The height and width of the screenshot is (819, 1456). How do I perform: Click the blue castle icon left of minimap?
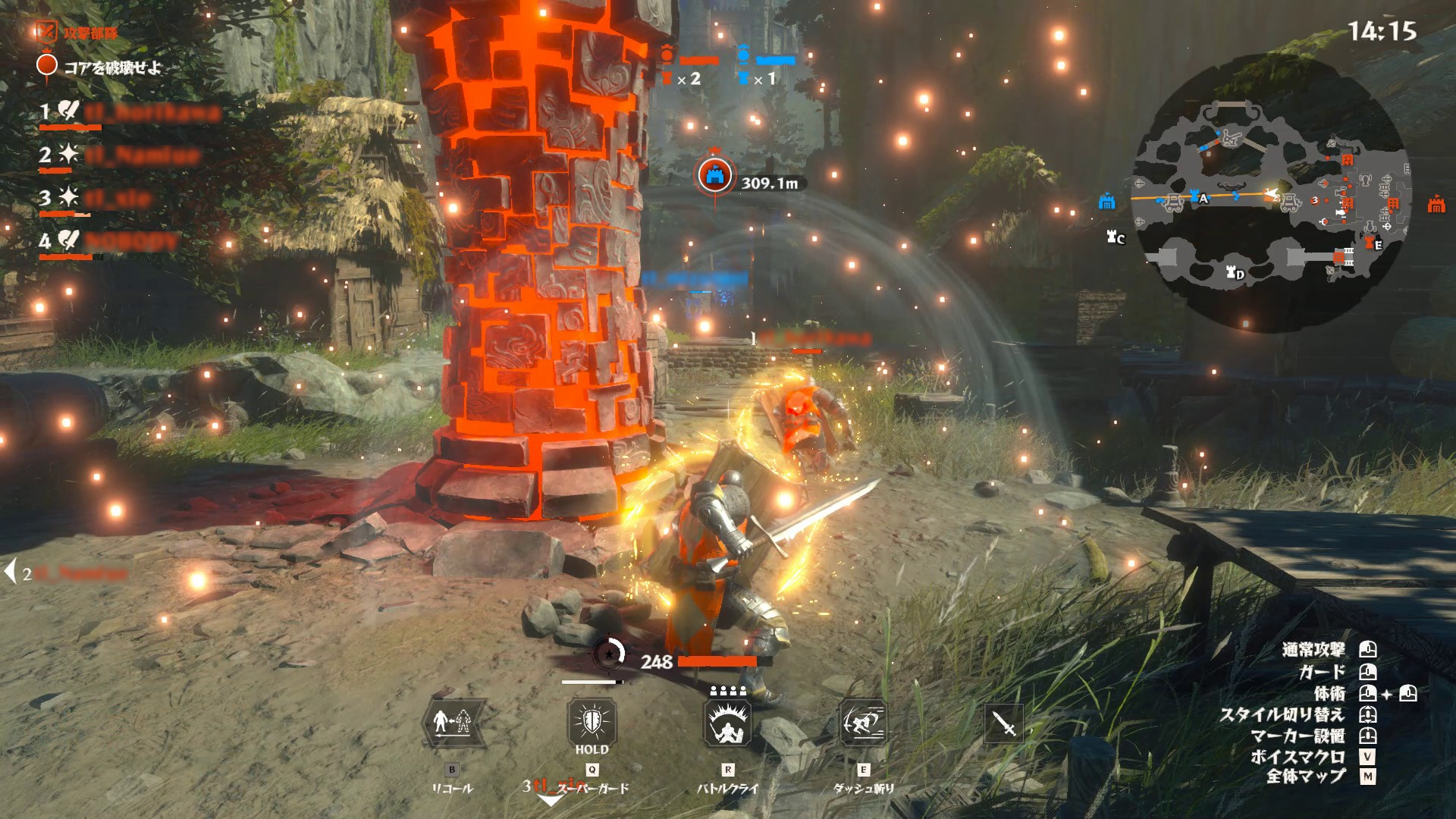click(x=1107, y=202)
